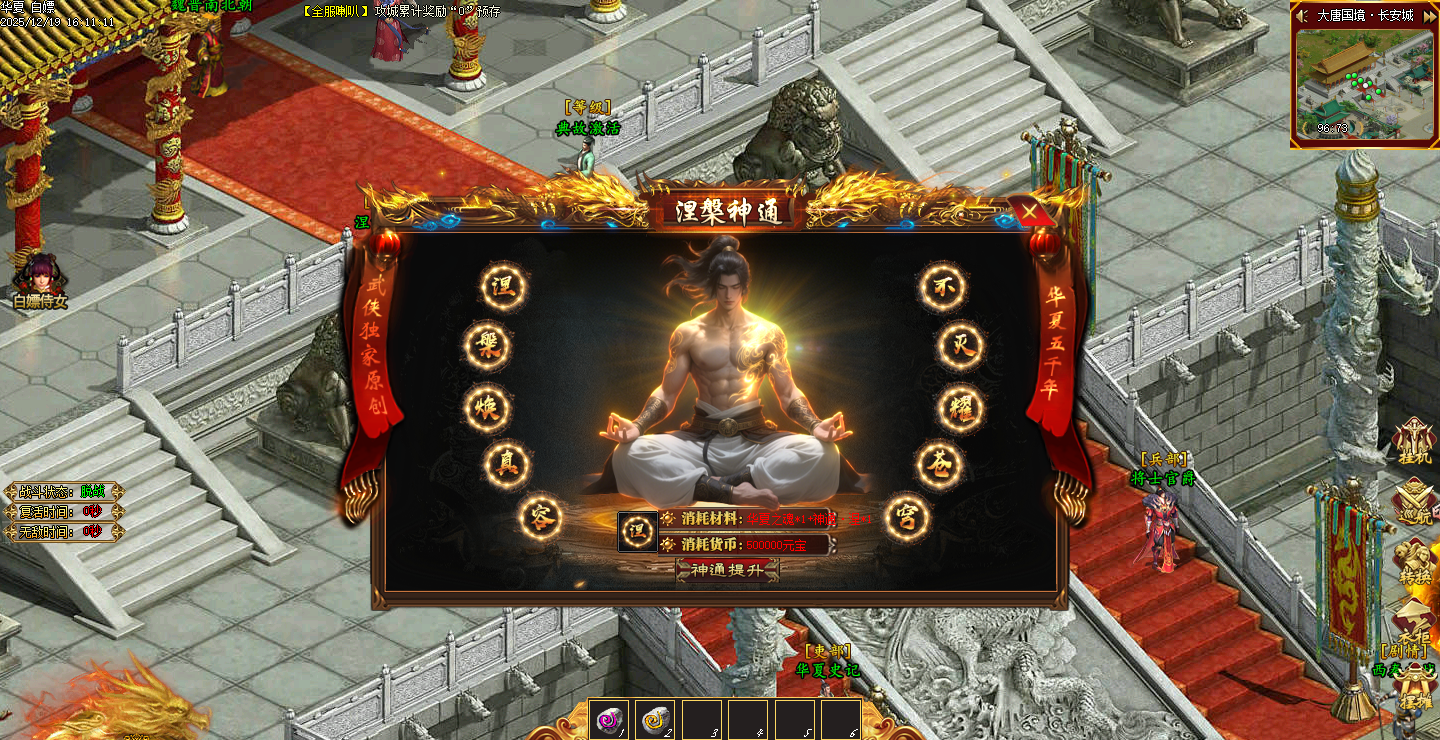Select the 槃 skill orb
Viewport: 1440px width, 740px height.
[x=488, y=347]
